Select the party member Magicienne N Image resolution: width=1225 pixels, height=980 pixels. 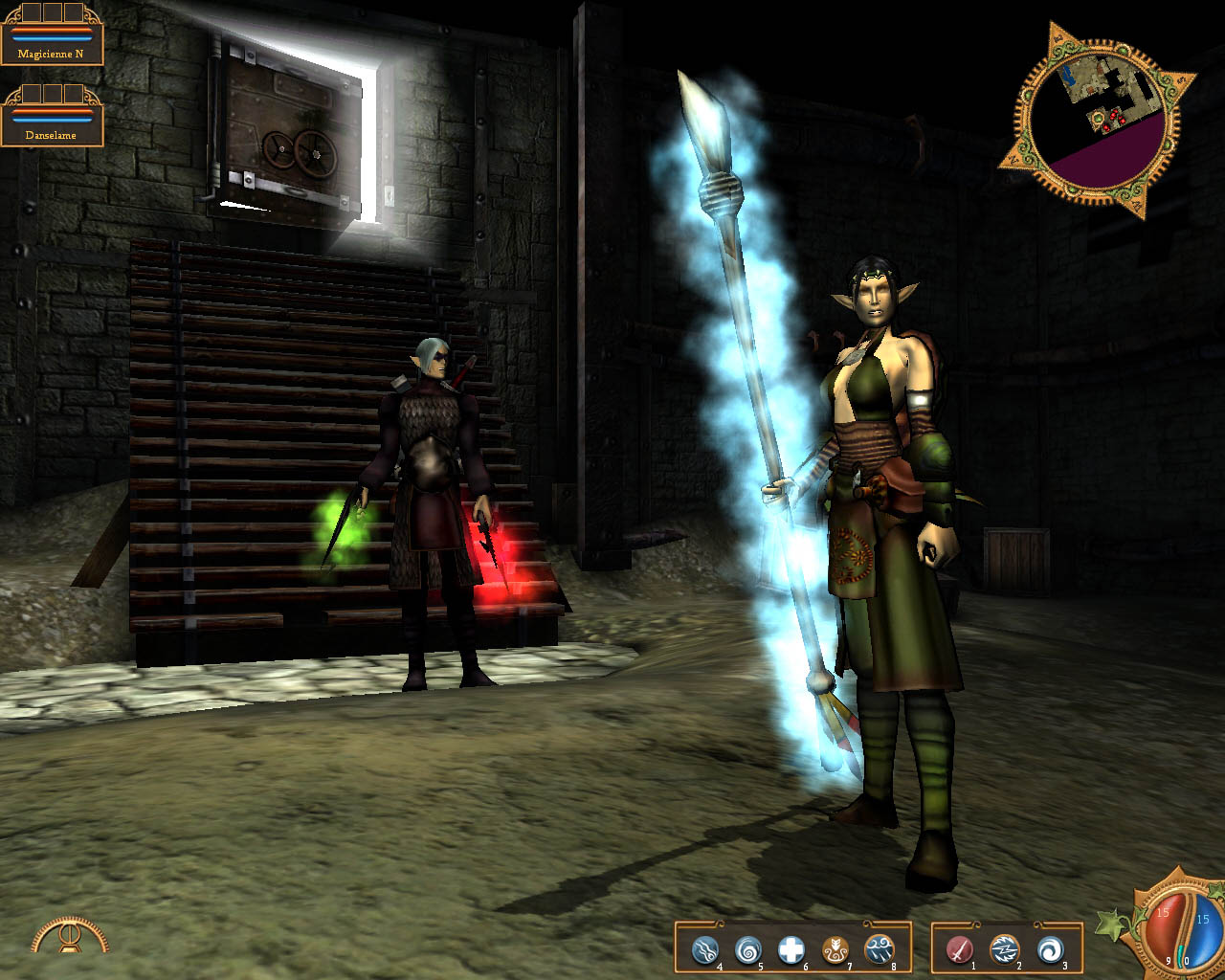coord(52,53)
